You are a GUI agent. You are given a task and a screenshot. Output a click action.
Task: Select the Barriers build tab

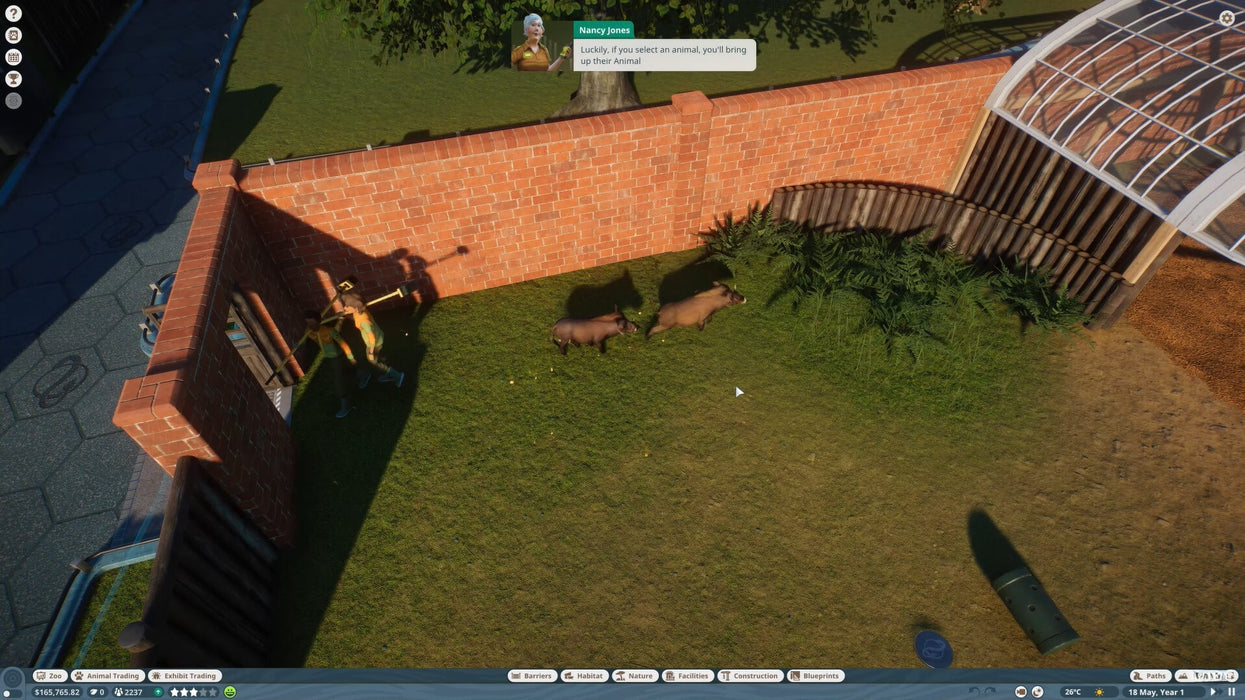click(532, 676)
